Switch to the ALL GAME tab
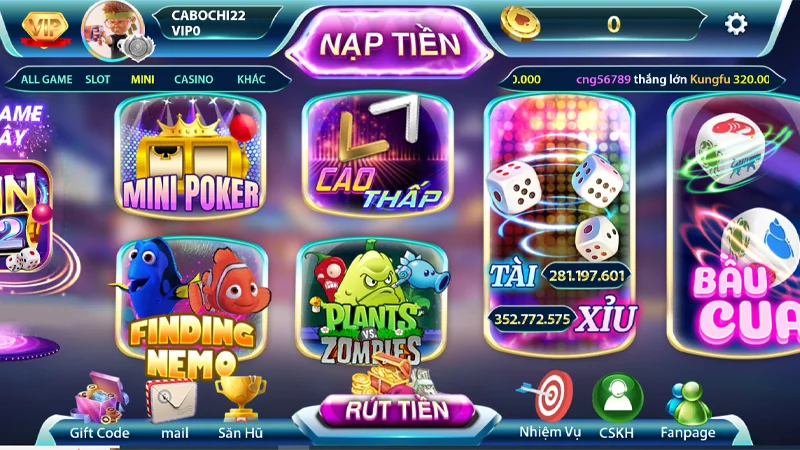 (x=45, y=79)
